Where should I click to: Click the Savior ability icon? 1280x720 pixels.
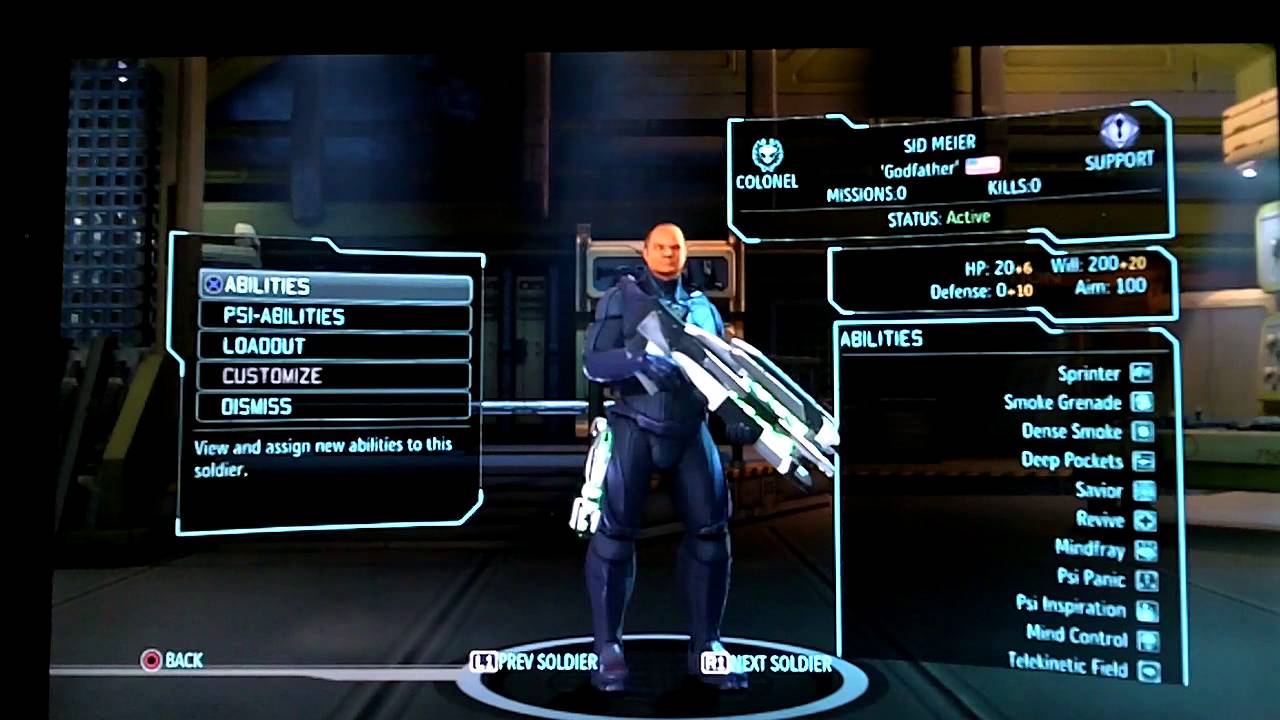click(1148, 491)
